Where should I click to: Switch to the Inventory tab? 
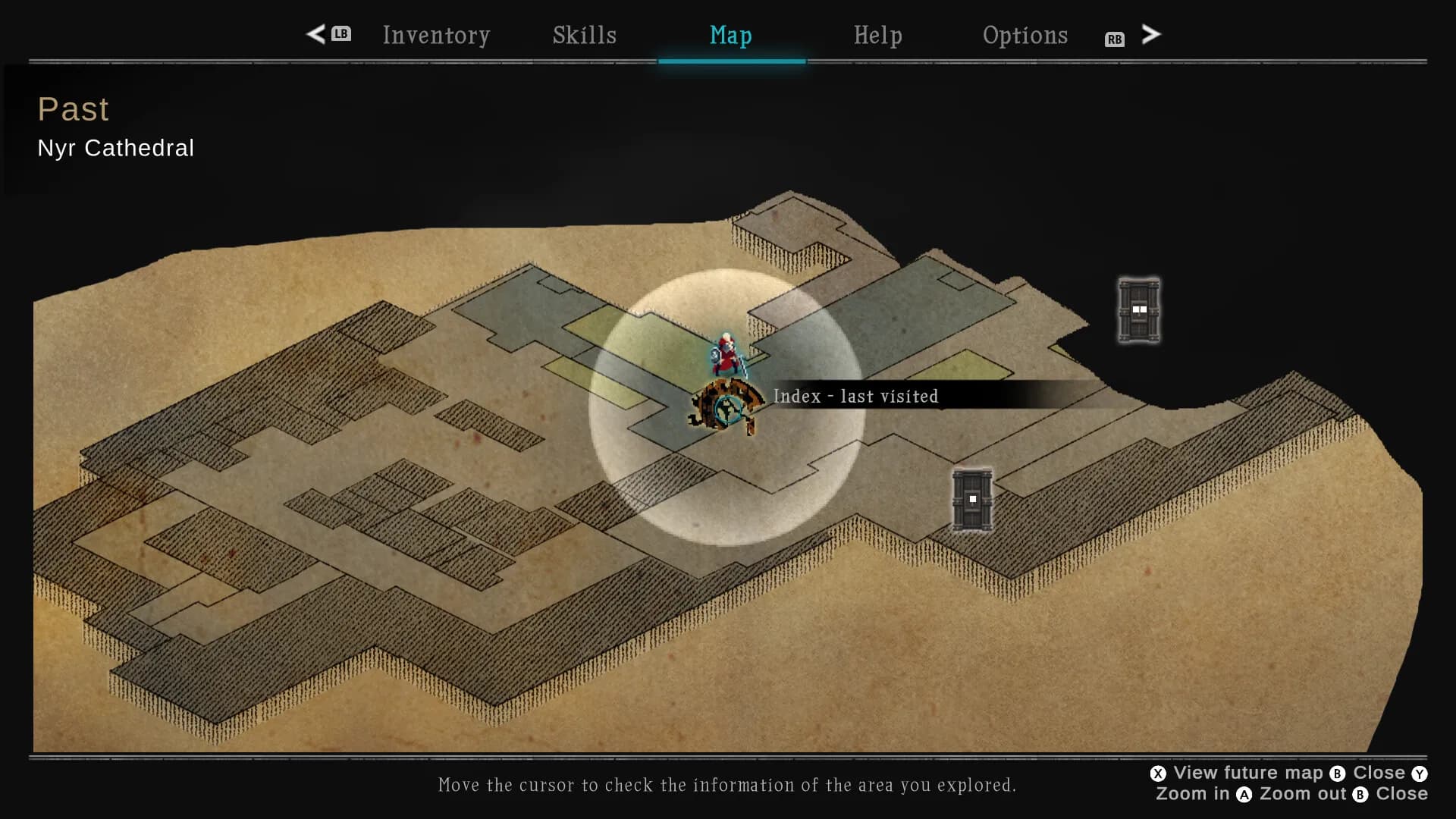coord(436,35)
